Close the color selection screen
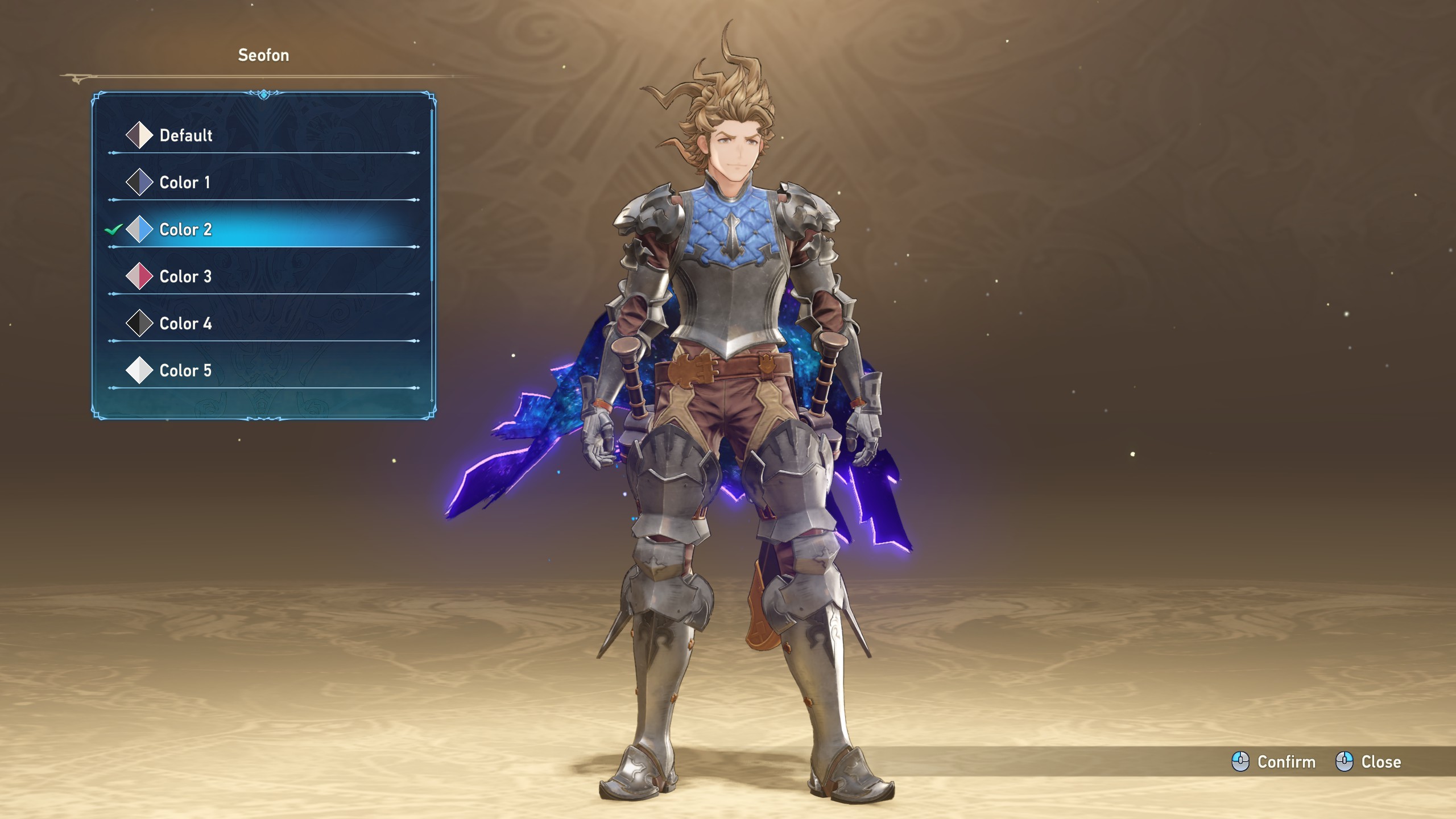Image resolution: width=1456 pixels, height=819 pixels. click(x=1368, y=762)
